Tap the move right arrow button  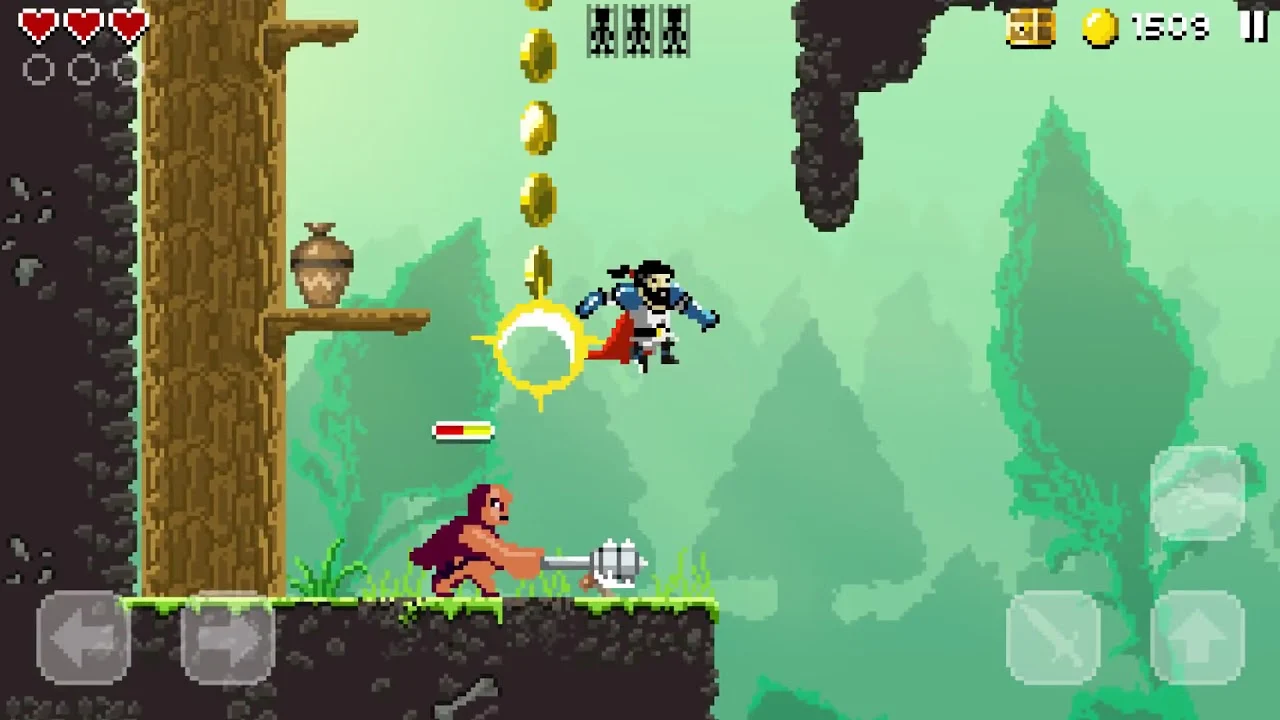point(227,637)
